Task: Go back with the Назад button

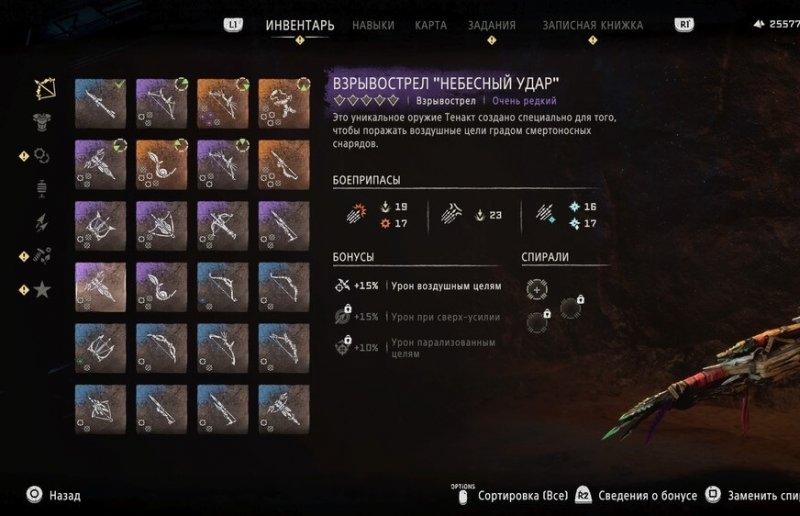Action: (x=54, y=495)
